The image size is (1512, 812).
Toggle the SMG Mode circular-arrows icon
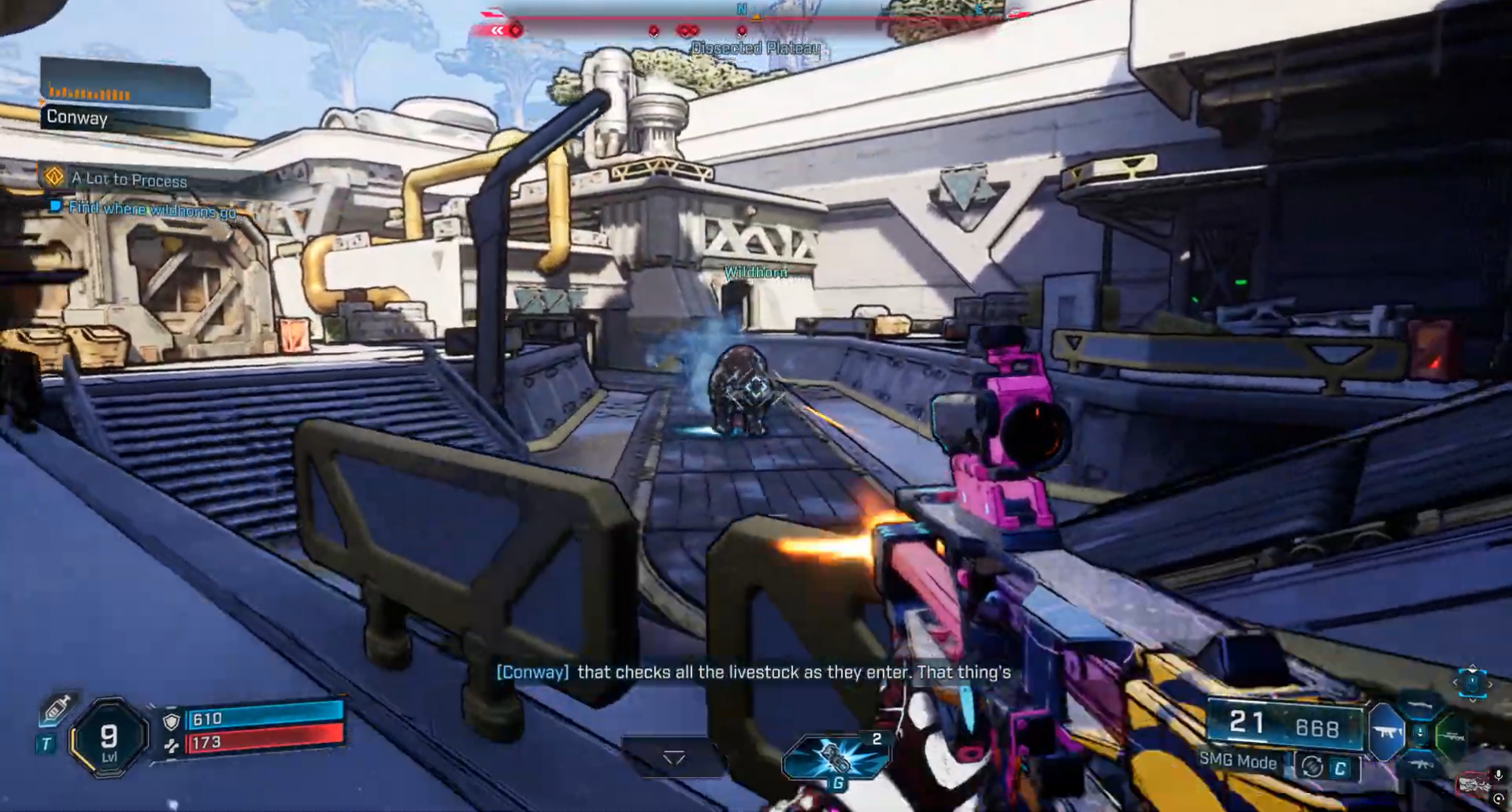[1312, 766]
